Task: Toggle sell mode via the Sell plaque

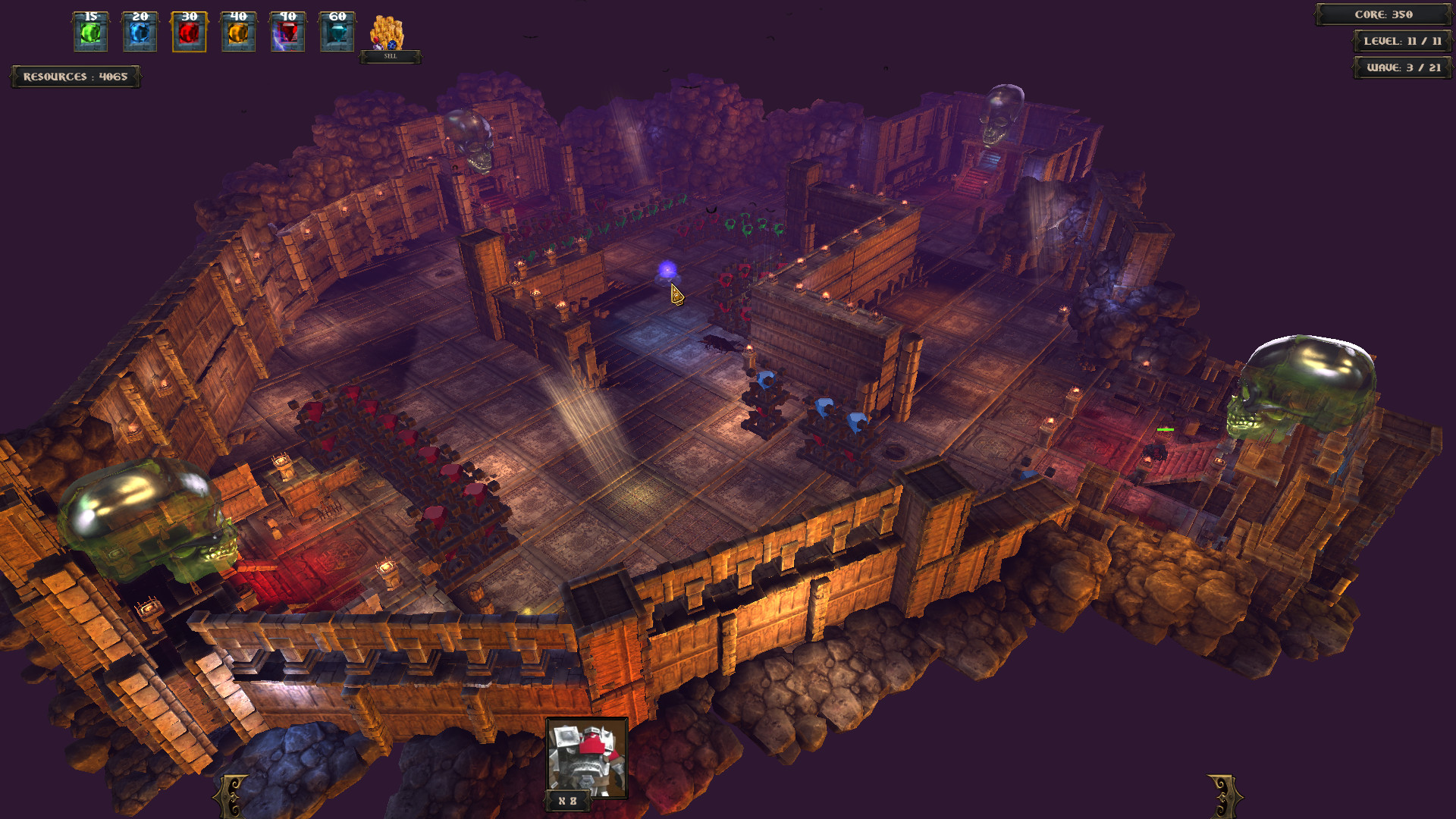Action: pyautogui.click(x=391, y=55)
